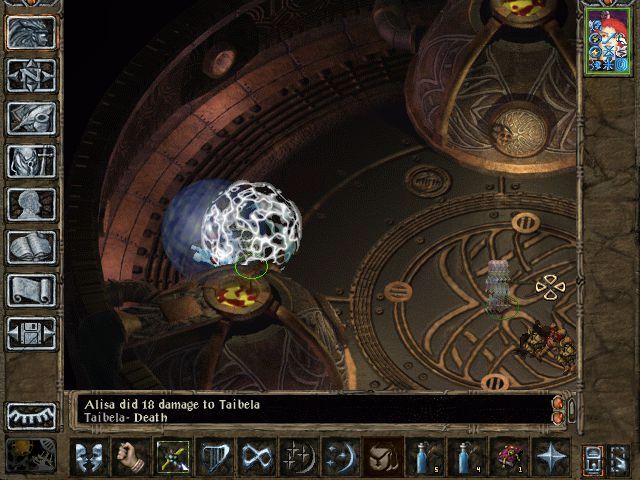Open the options menu floppy disk button
The height and width of the screenshot is (480, 640).
[31, 333]
